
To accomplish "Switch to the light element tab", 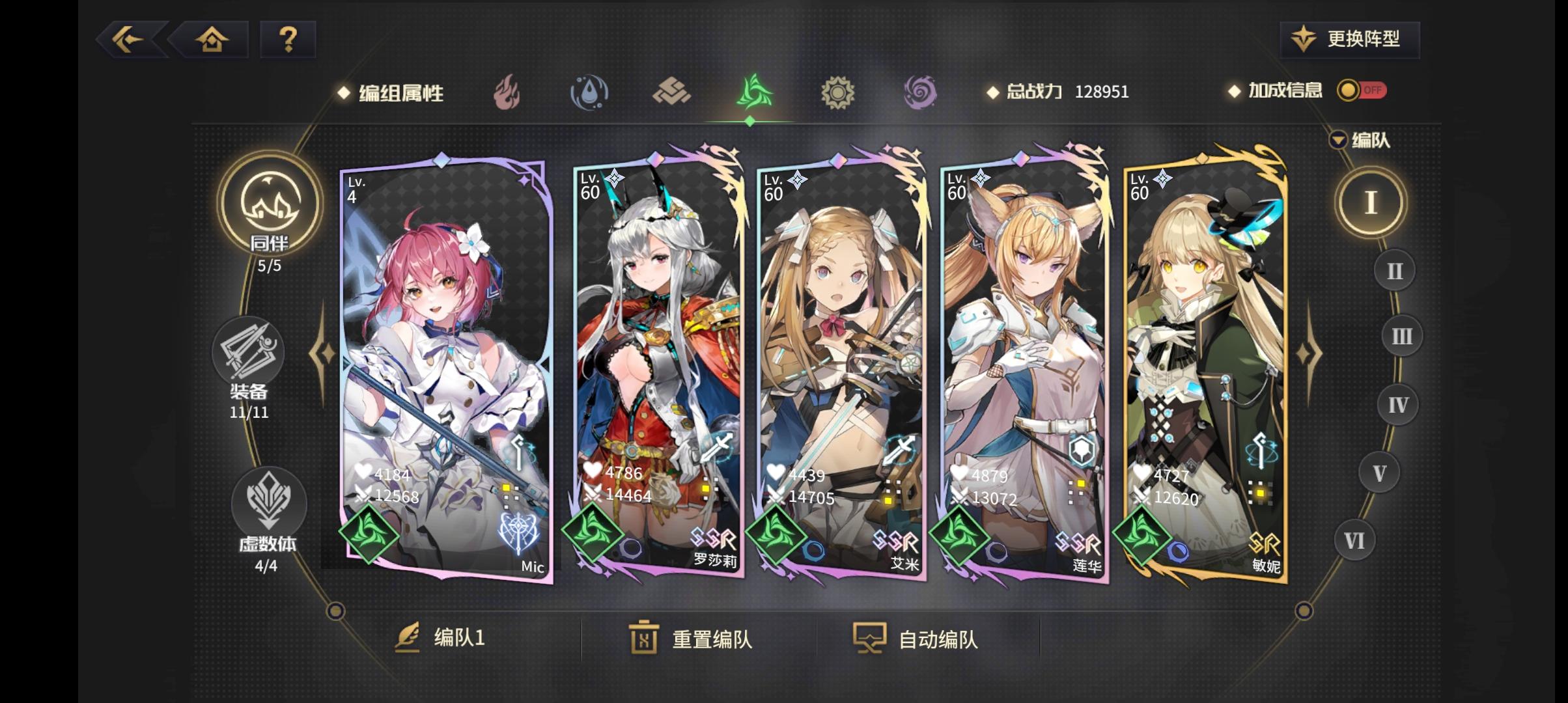I will [837, 92].
